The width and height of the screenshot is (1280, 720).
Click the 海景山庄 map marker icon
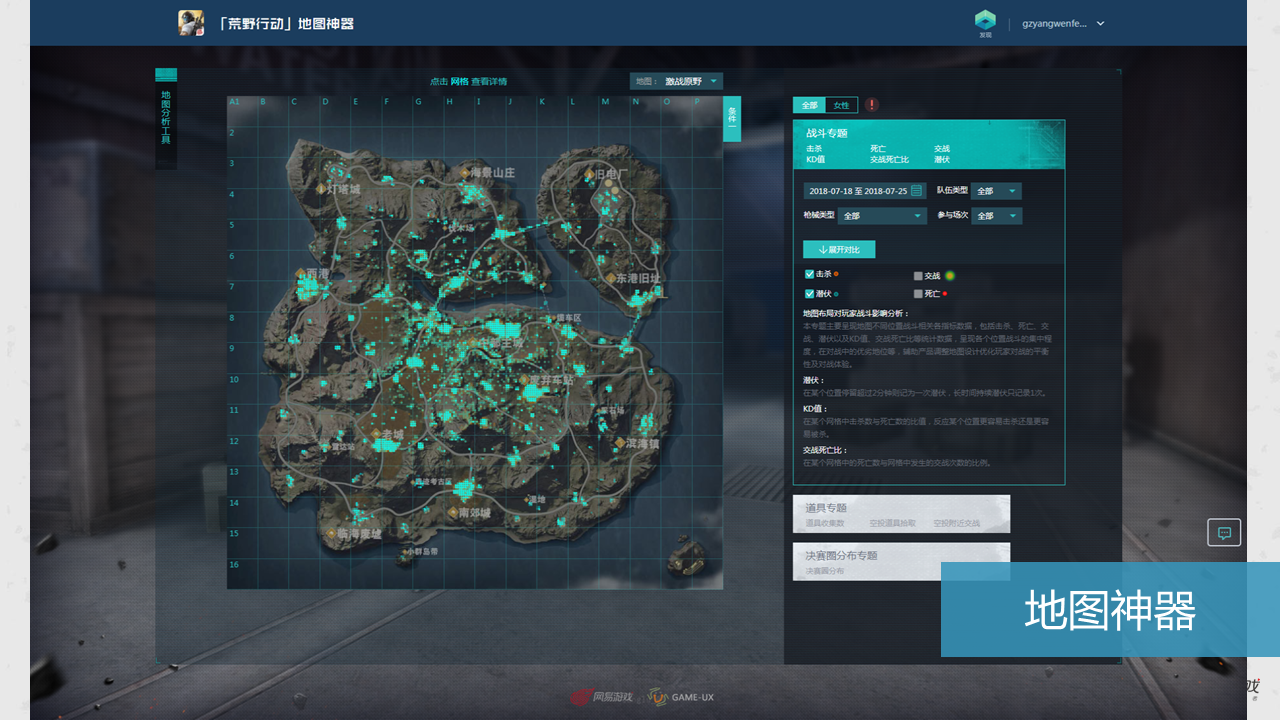click(464, 173)
